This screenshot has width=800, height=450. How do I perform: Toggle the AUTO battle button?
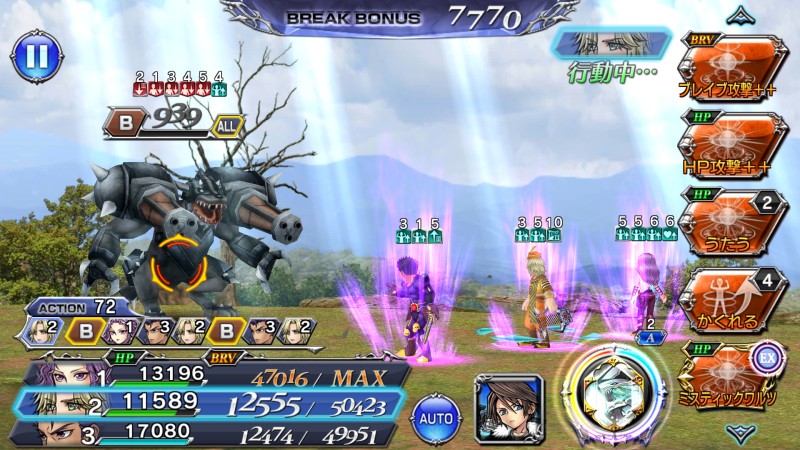(x=436, y=413)
